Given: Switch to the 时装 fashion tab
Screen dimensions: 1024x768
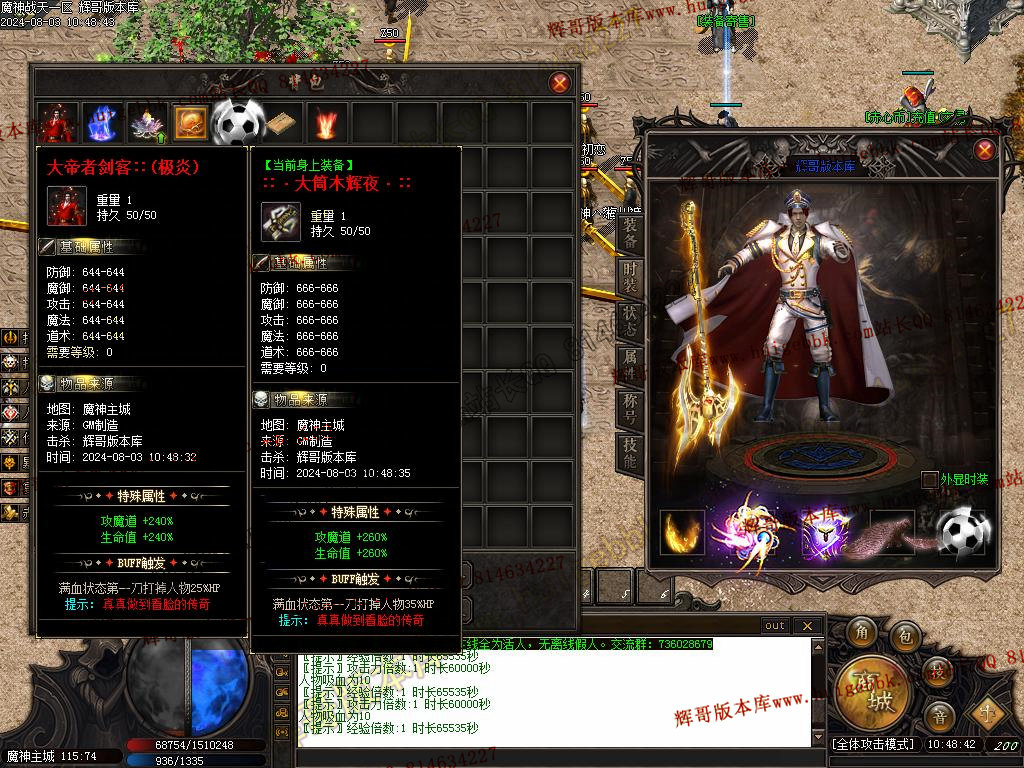Looking at the screenshot, I should coord(630,277).
